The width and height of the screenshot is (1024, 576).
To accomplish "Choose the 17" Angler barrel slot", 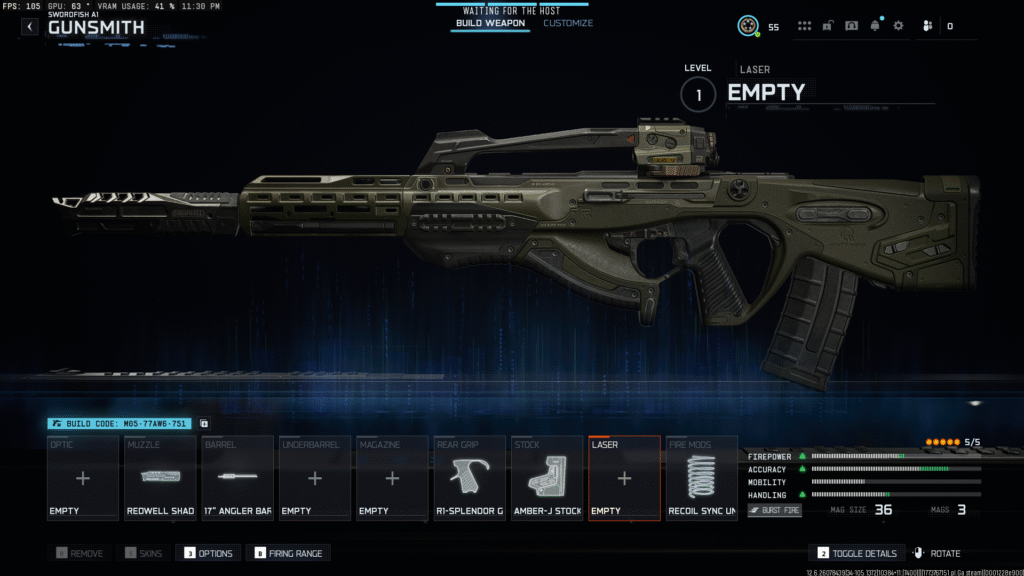I will tap(237, 478).
